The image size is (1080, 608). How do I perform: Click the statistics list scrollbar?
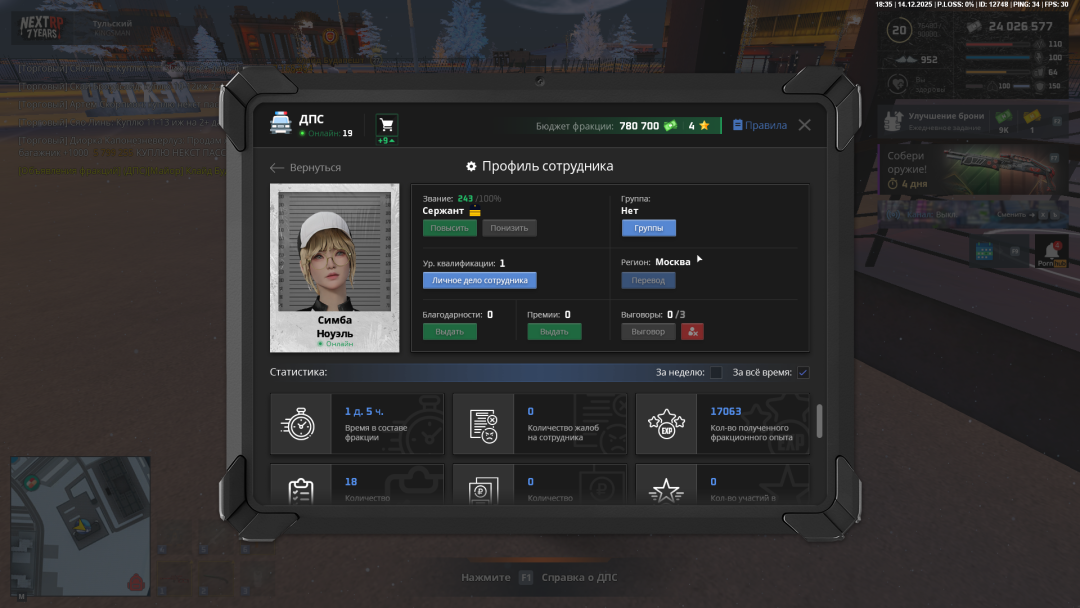[x=820, y=421]
